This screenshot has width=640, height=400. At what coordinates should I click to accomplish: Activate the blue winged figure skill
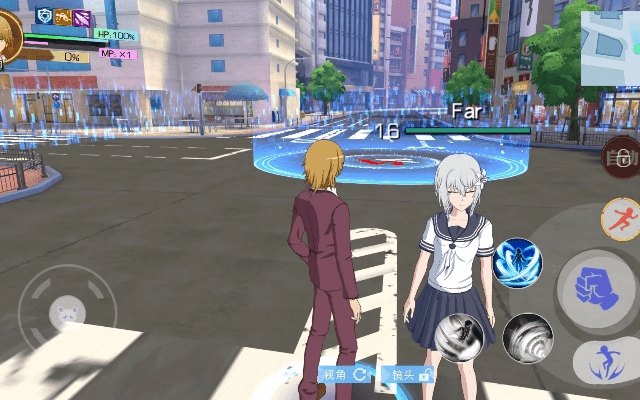[517, 263]
